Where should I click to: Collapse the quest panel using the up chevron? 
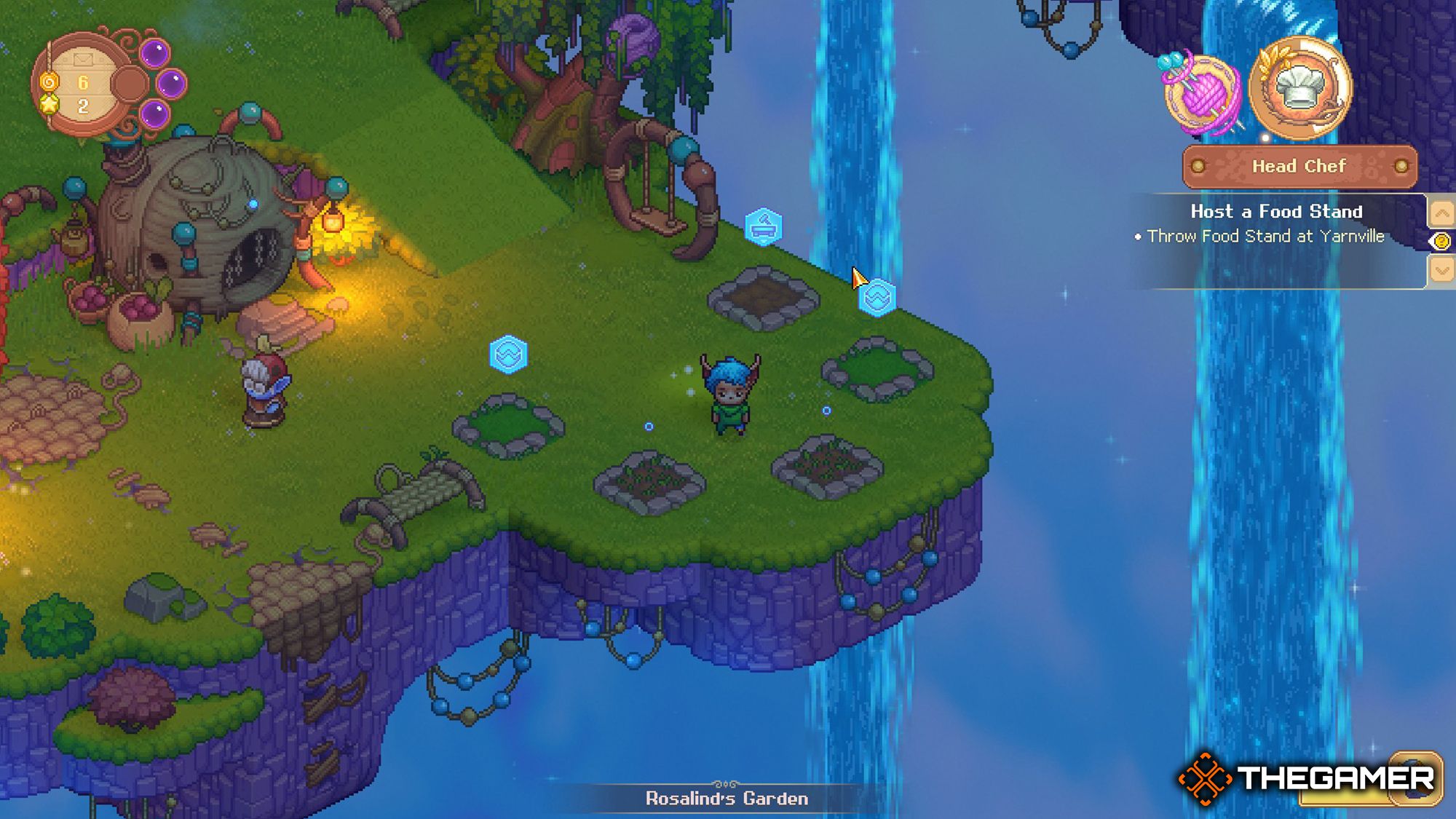pos(1442,214)
